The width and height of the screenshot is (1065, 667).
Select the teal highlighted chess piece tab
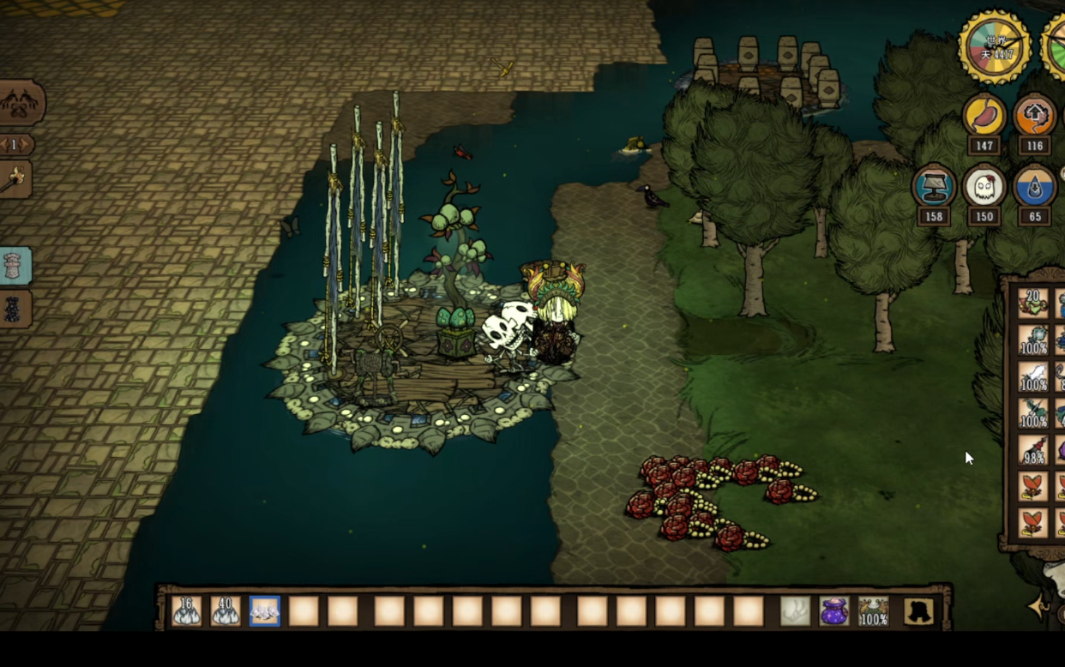16,266
